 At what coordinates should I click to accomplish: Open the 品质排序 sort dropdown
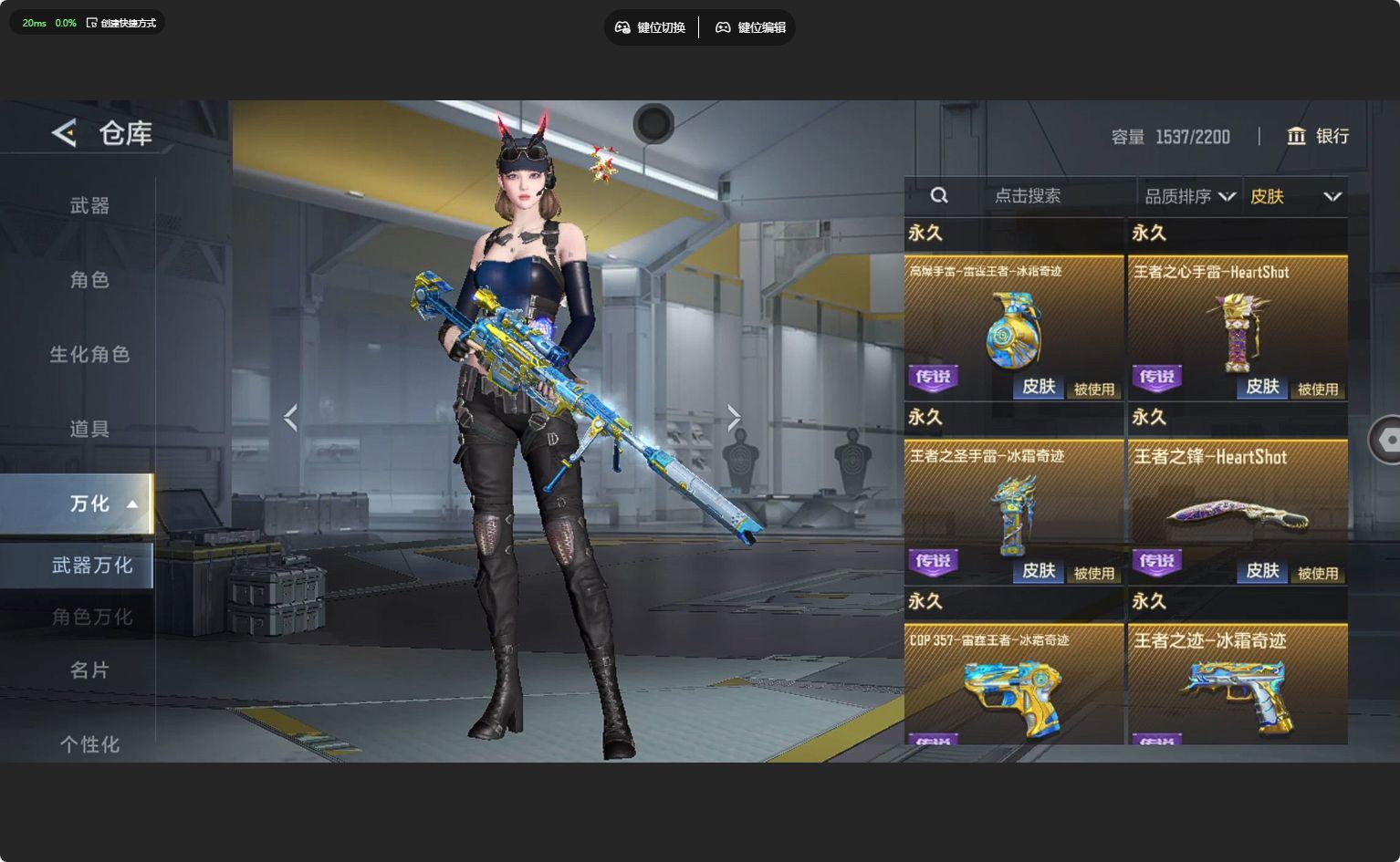[x=1189, y=196]
